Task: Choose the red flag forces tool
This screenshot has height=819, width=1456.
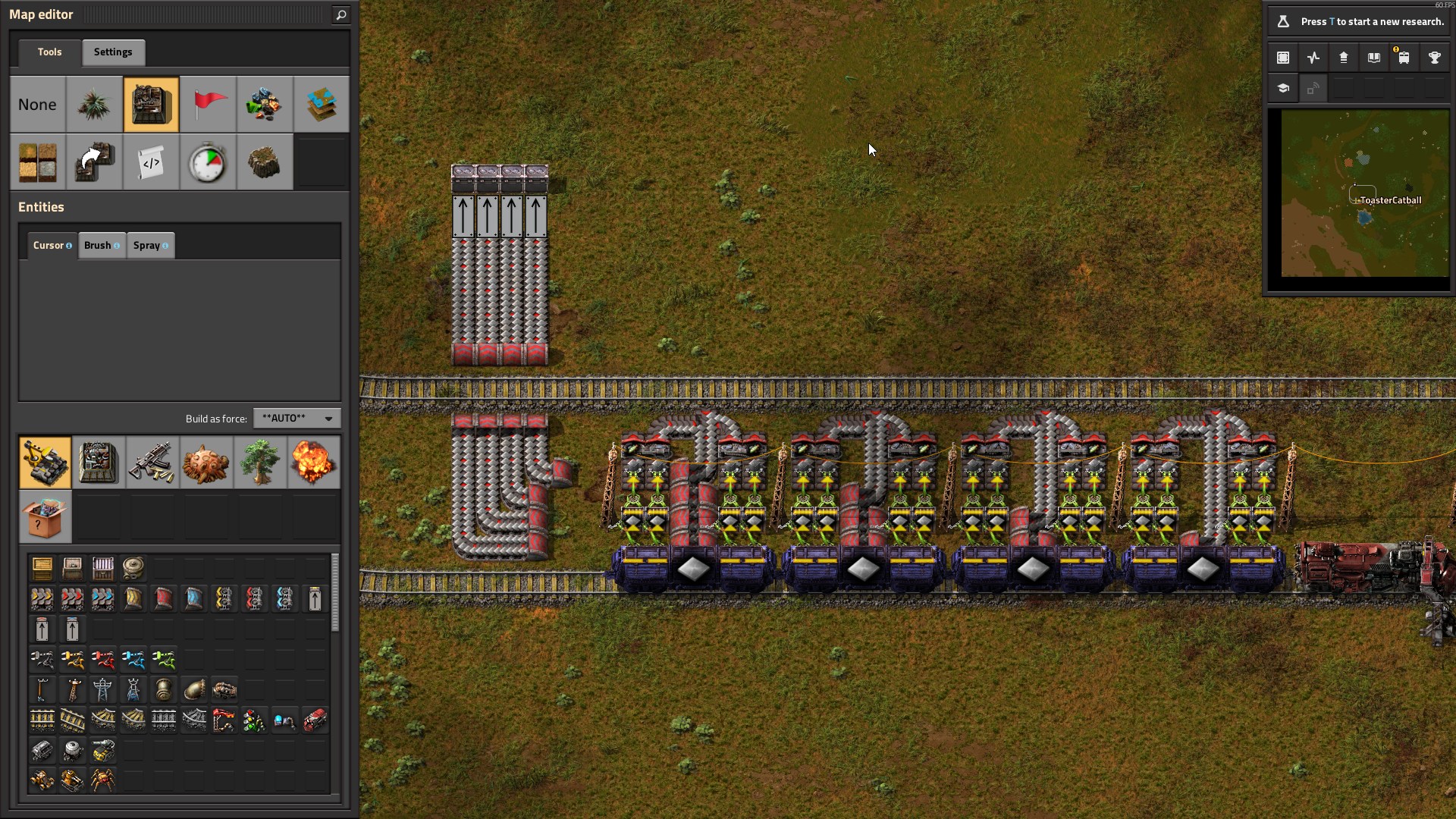Action: 208,105
